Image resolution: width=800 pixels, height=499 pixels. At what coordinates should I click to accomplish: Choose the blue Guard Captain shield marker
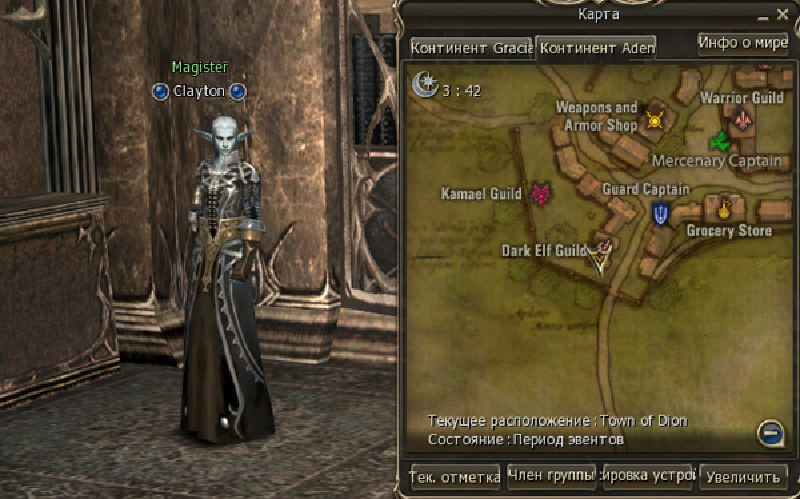[660, 212]
